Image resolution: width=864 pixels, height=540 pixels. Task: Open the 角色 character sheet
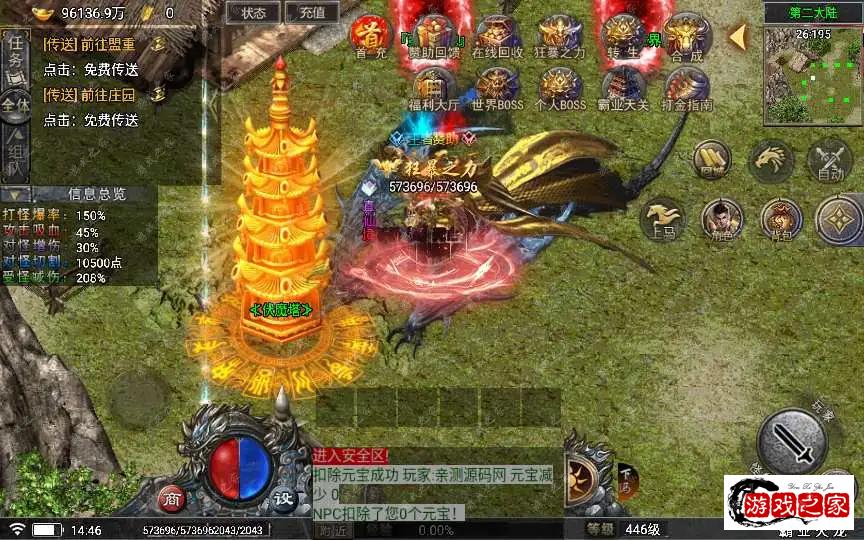[721, 218]
